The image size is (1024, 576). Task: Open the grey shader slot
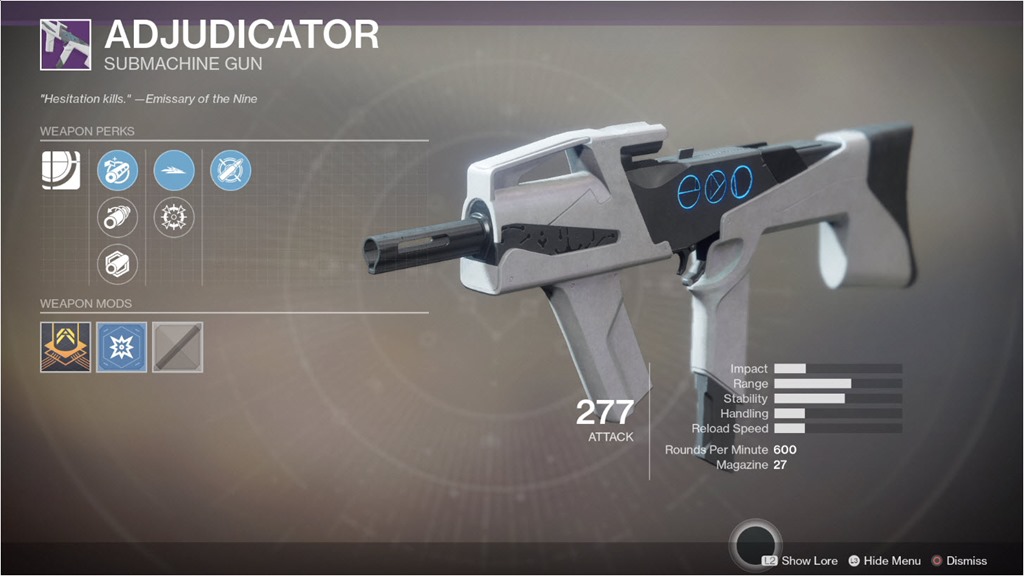(x=178, y=347)
